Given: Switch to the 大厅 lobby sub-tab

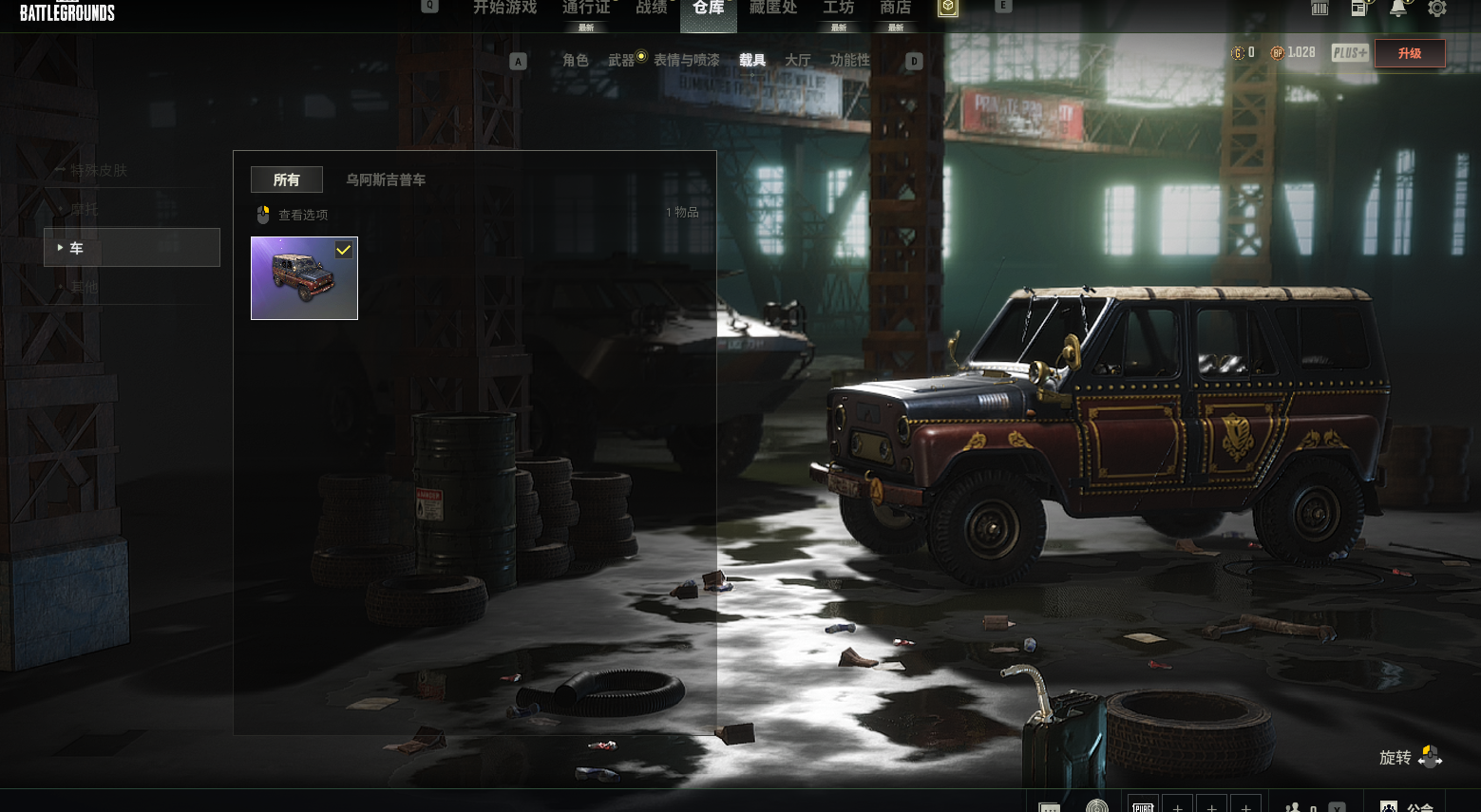Looking at the screenshot, I should coord(797,60).
